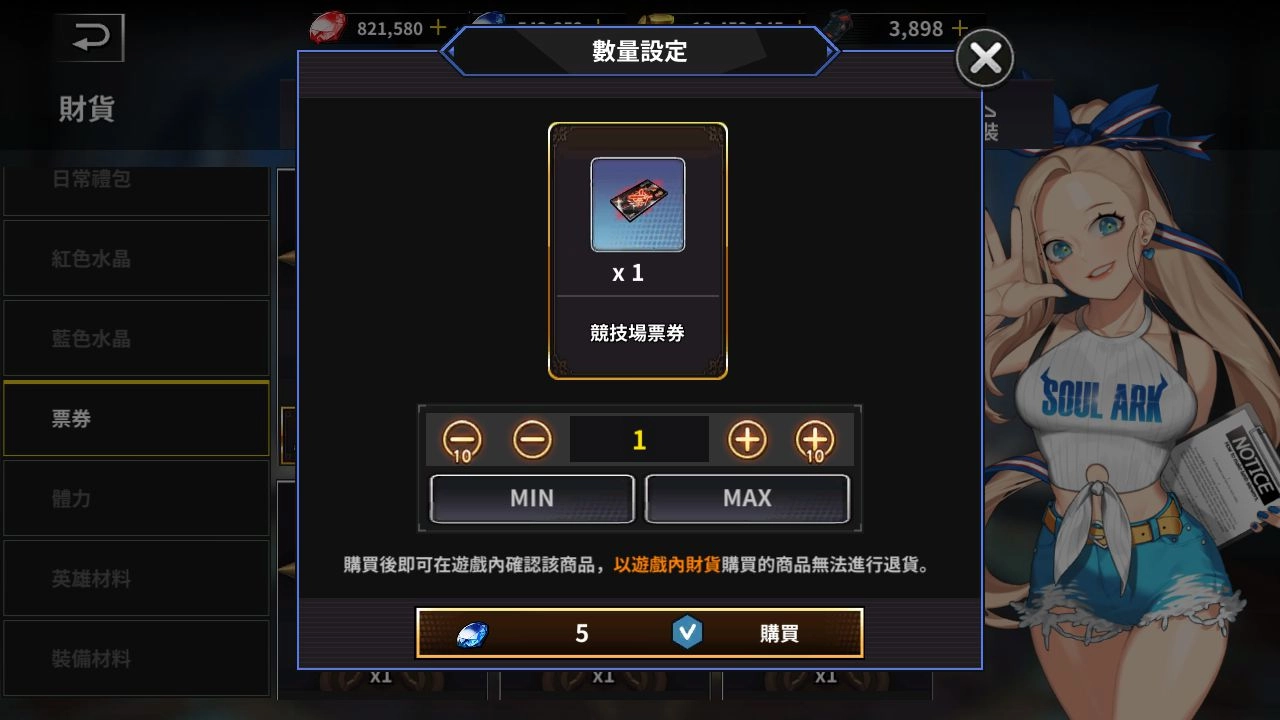Select the 裝備材料 sidebar category
The image size is (1280, 720).
137,658
